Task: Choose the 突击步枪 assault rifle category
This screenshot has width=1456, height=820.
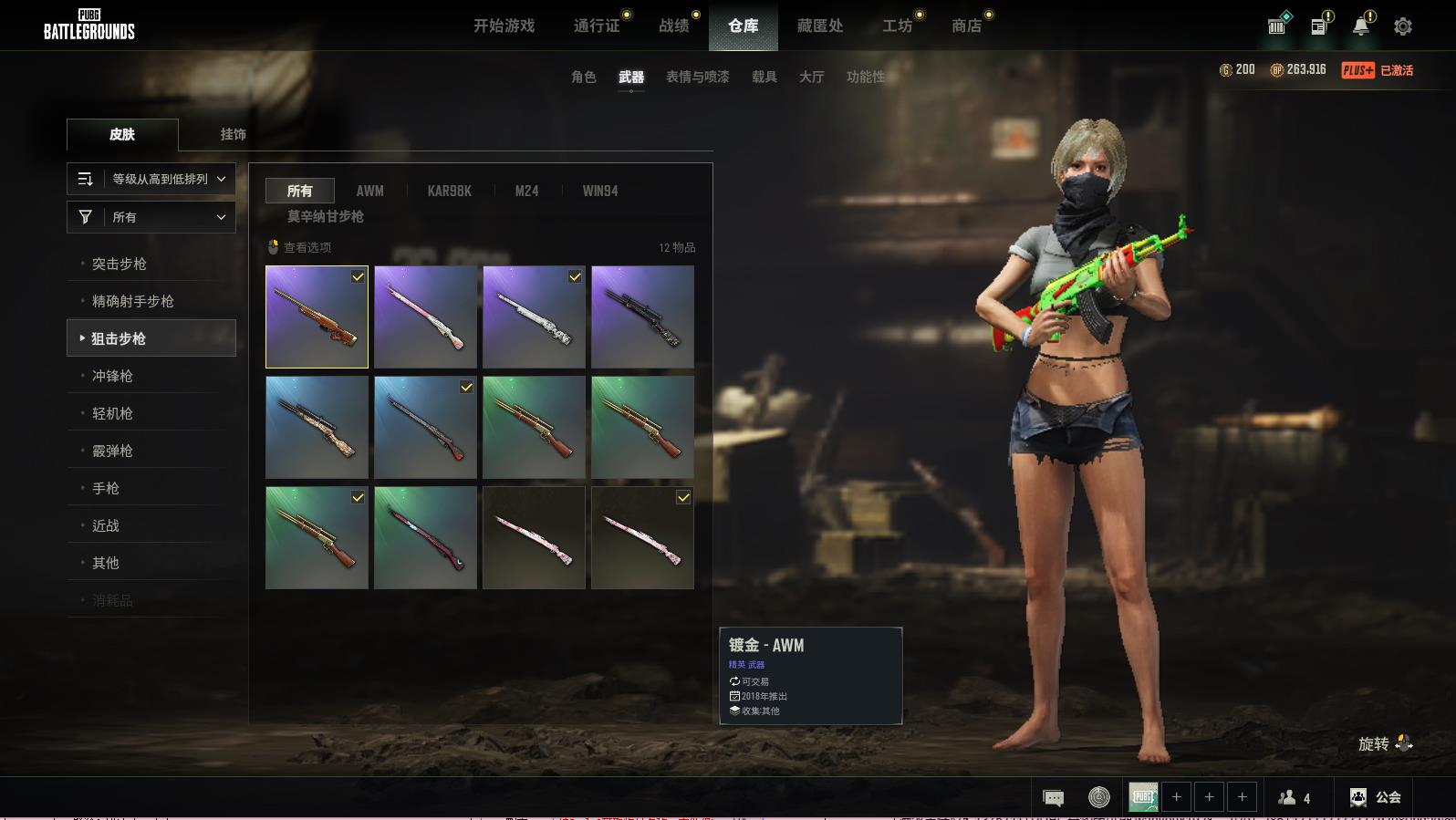Action: pos(120,264)
